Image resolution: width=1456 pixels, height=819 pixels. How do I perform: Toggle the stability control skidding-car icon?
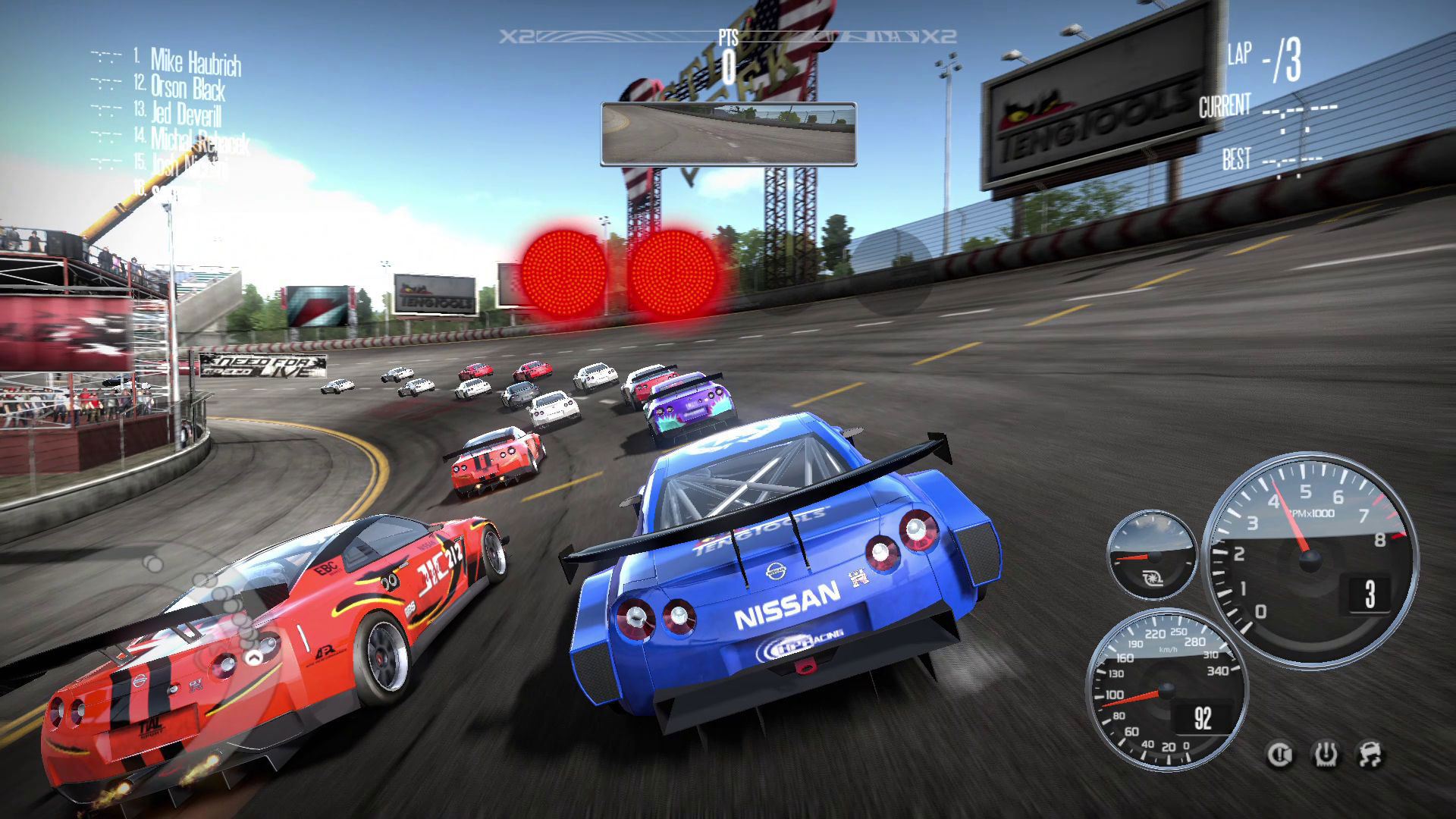tap(1370, 755)
